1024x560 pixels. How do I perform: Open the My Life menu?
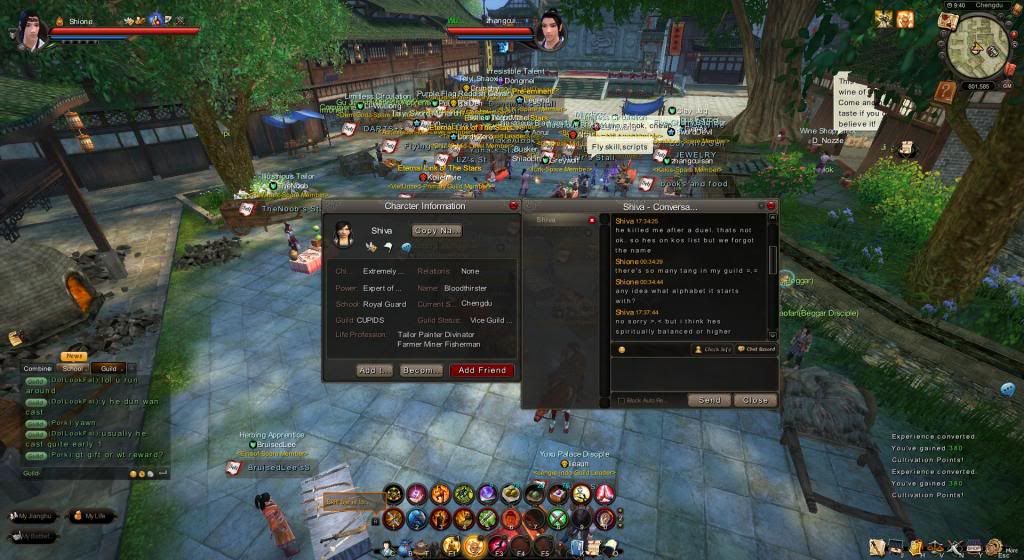89,516
